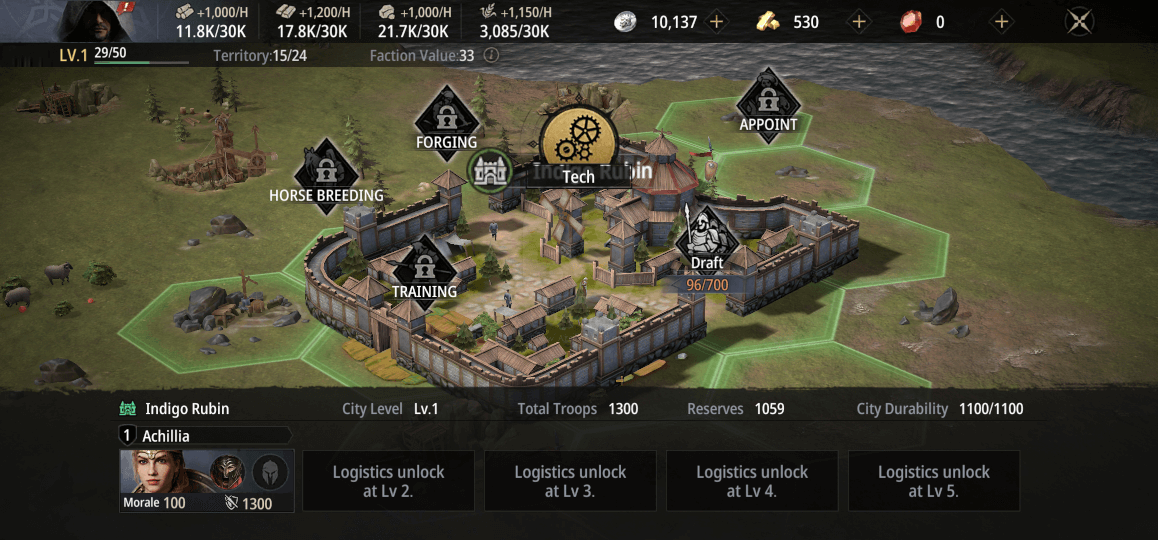Choose the Logistics slot unlocking at Lv 3
Screen dimensions: 1158x540
click(x=570, y=481)
